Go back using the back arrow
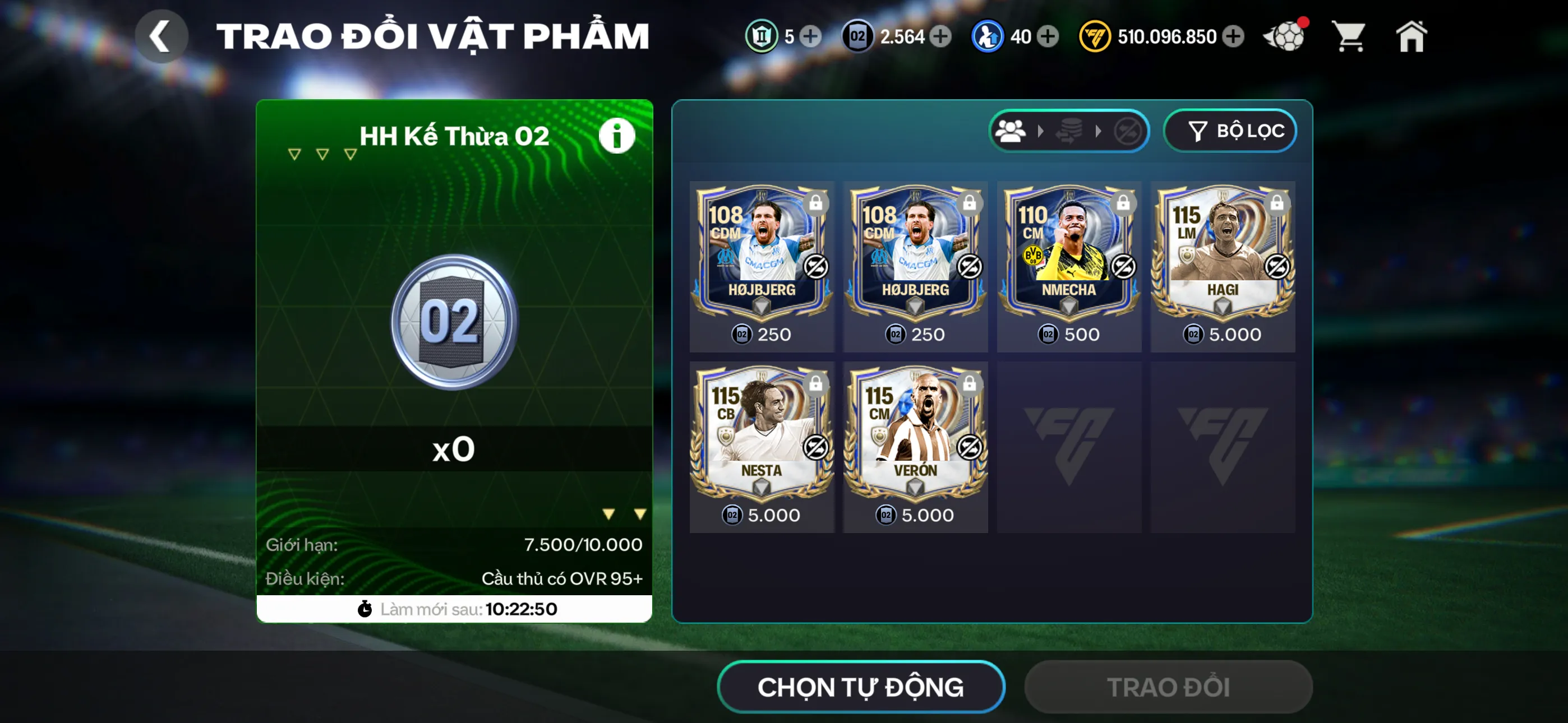 click(162, 36)
